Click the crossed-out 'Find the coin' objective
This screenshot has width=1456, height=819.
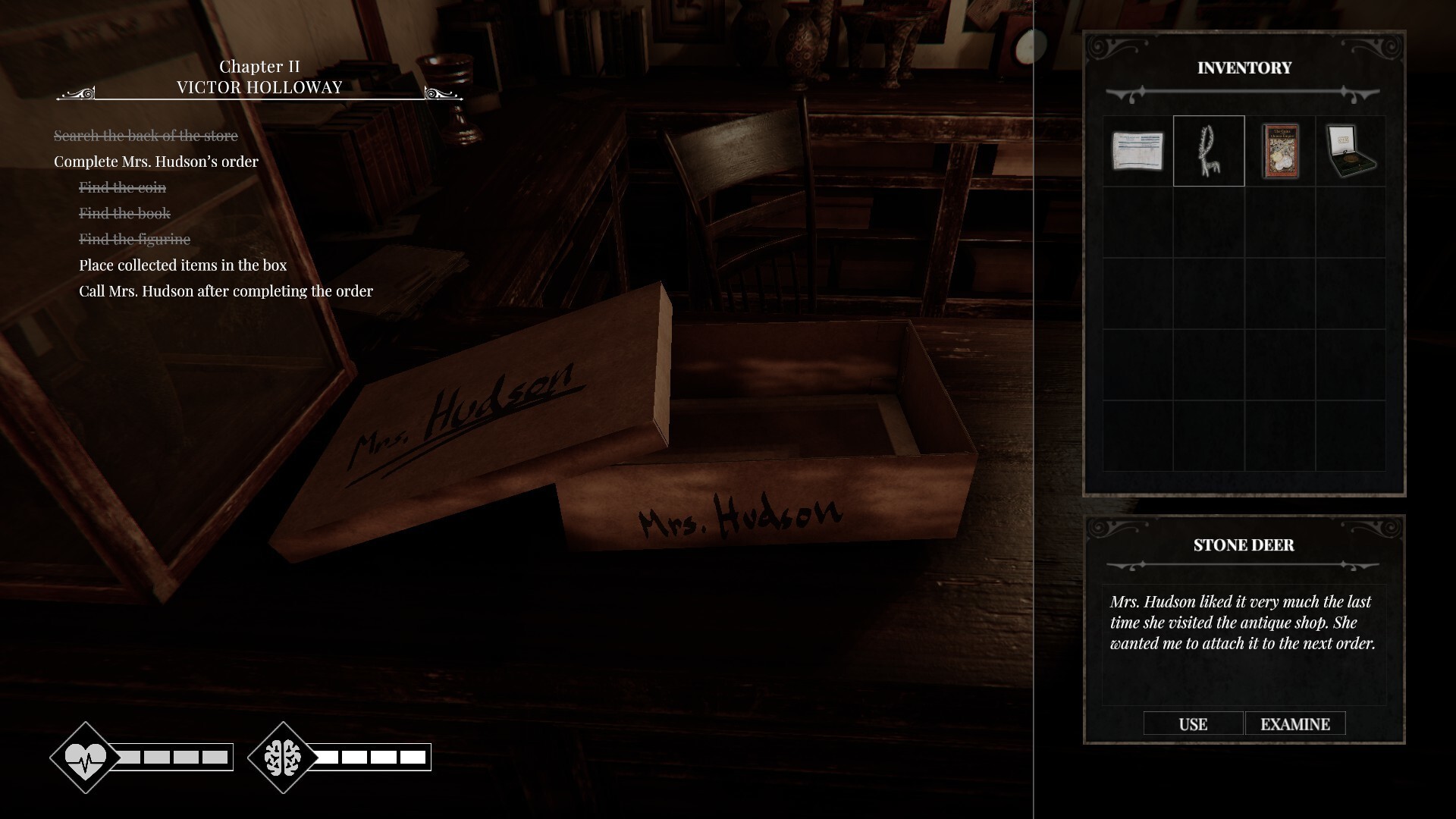tap(123, 187)
